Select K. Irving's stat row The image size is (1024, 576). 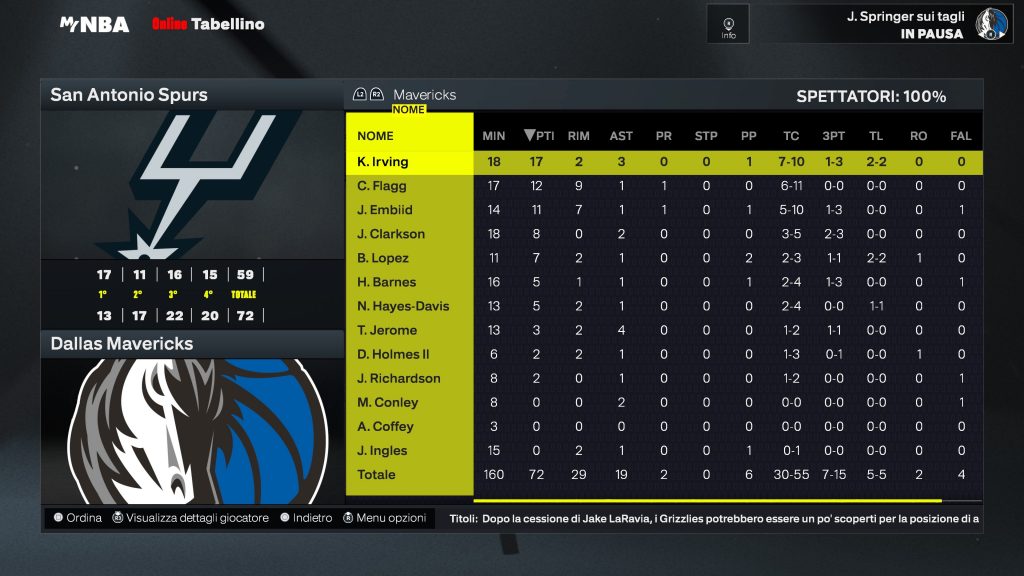pos(383,162)
